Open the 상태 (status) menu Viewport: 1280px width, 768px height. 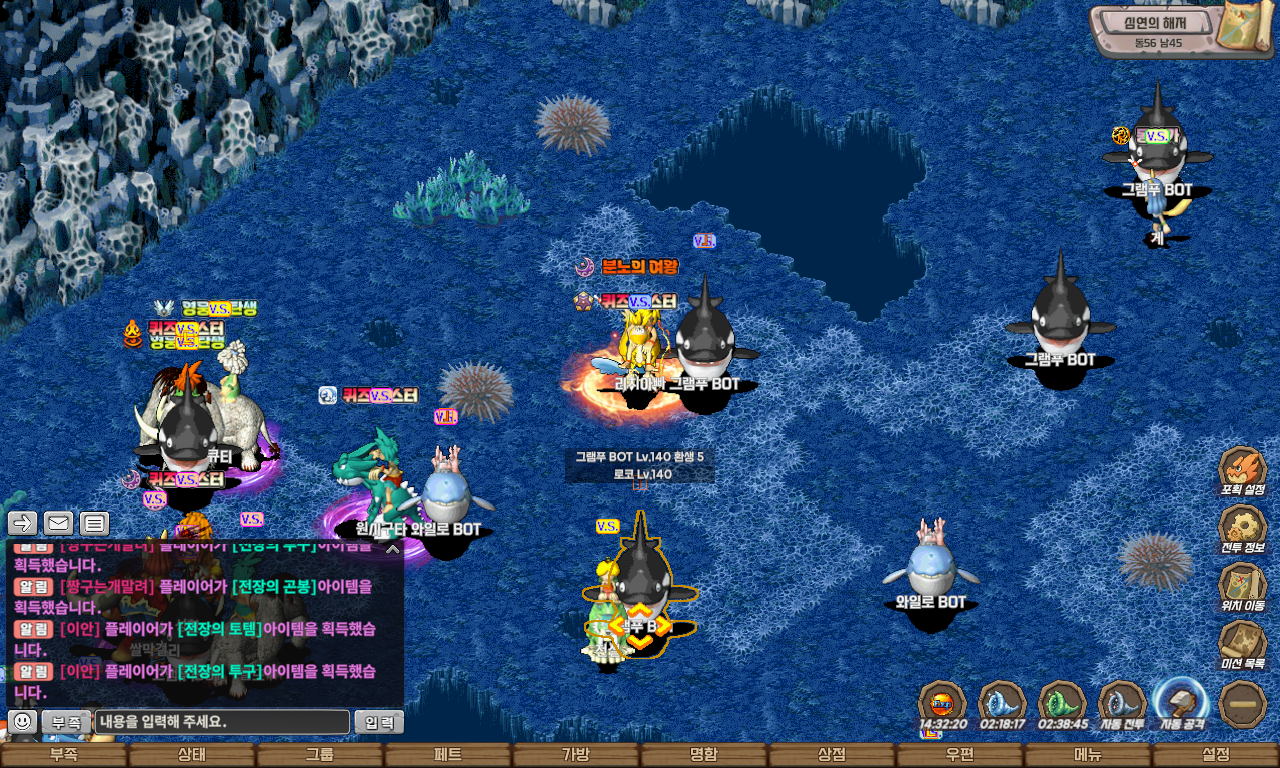pyautogui.click(x=192, y=755)
